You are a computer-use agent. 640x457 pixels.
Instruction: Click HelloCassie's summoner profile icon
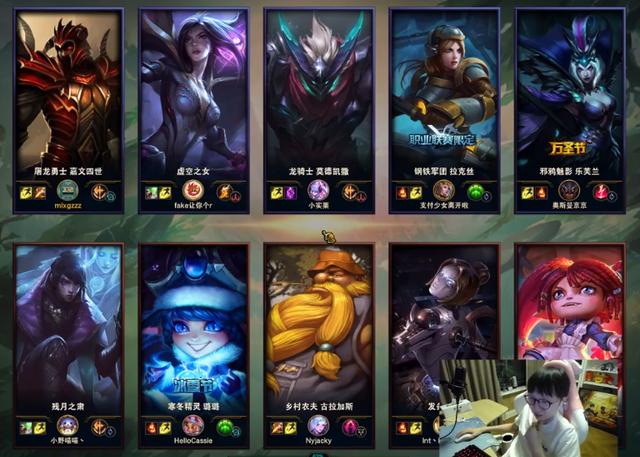click(x=194, y=426)
